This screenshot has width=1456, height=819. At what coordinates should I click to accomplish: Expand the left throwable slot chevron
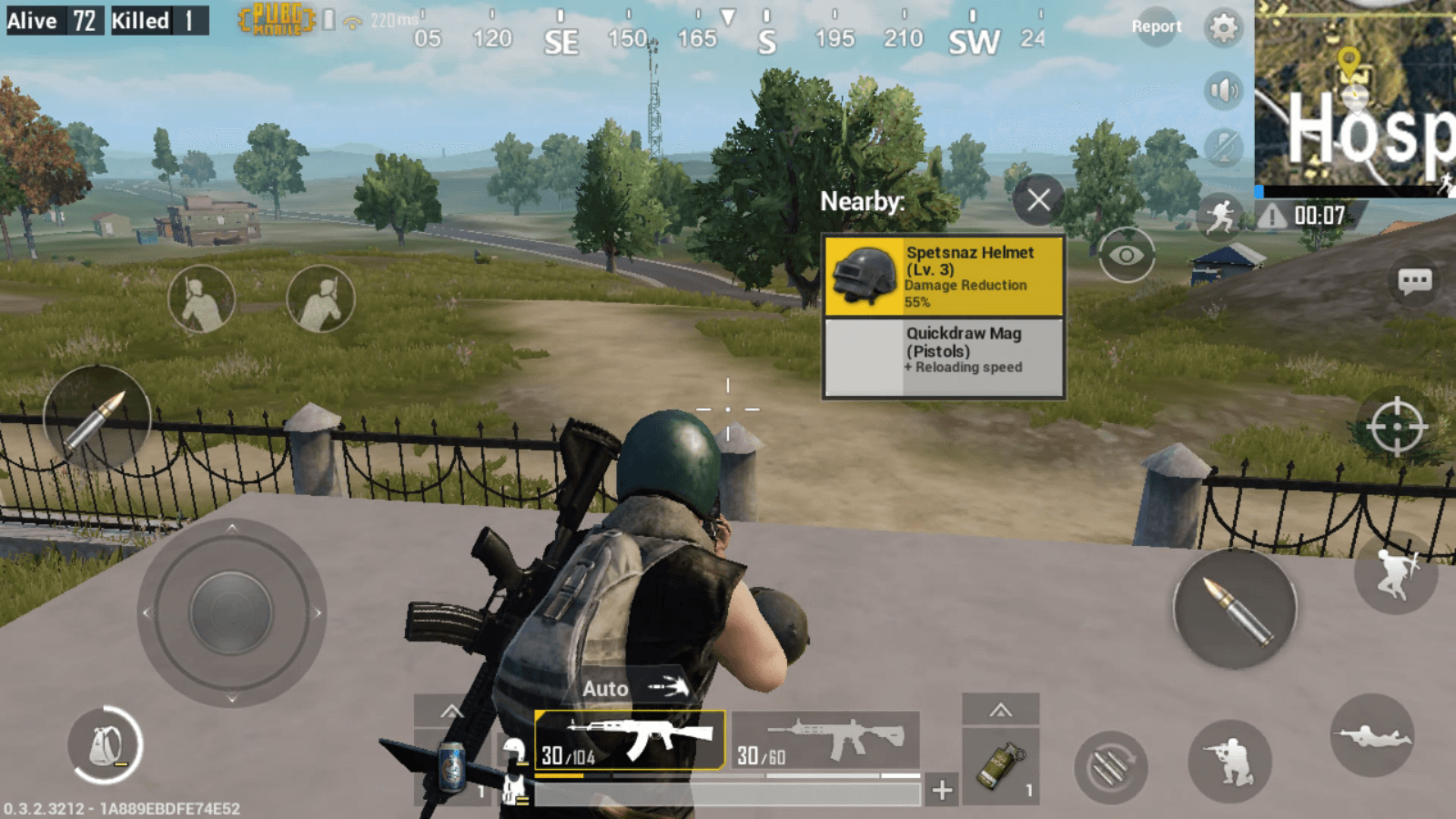pos(452,711)
